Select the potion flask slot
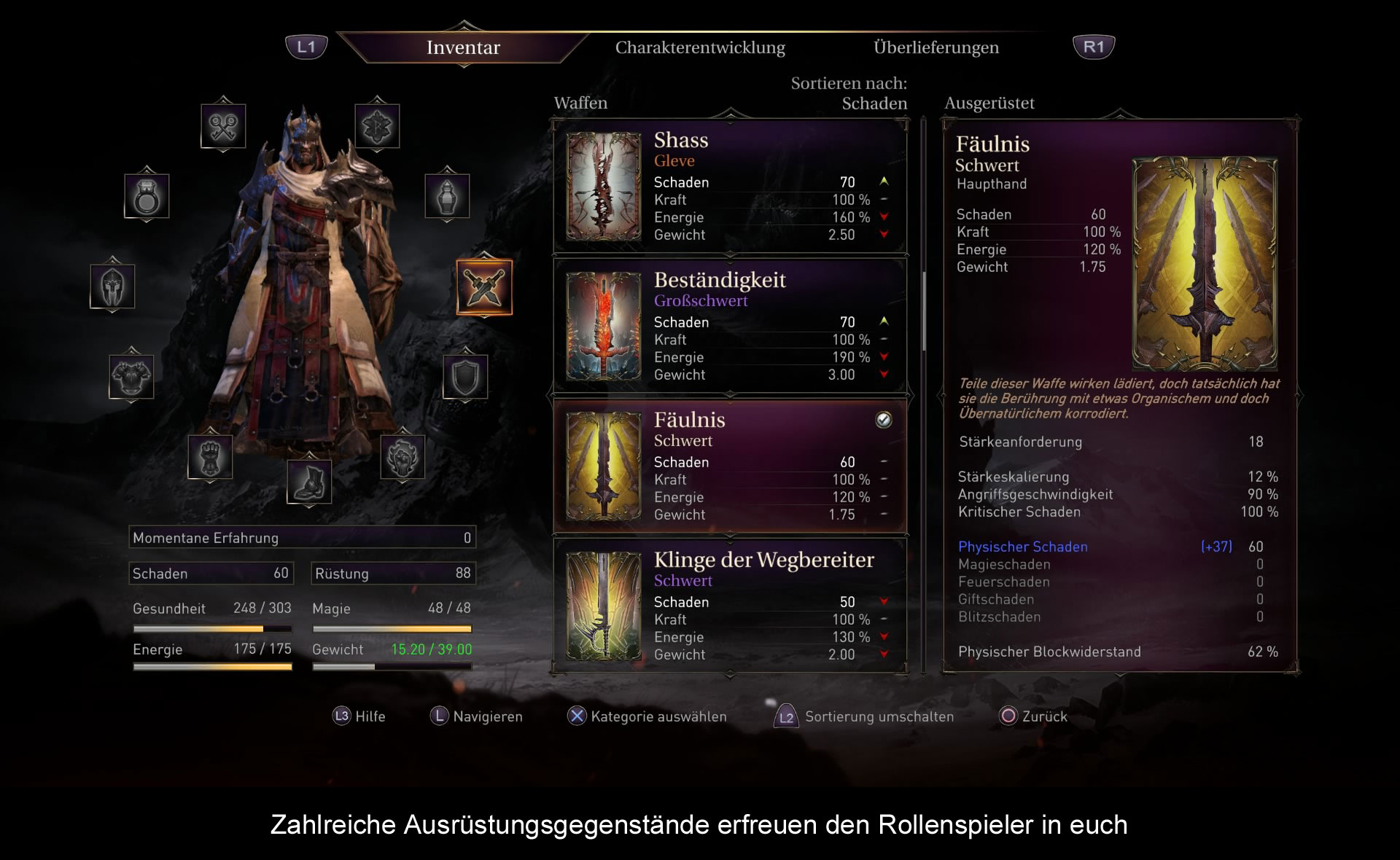Screen dimensions: 1400x860 click(447, 196)
